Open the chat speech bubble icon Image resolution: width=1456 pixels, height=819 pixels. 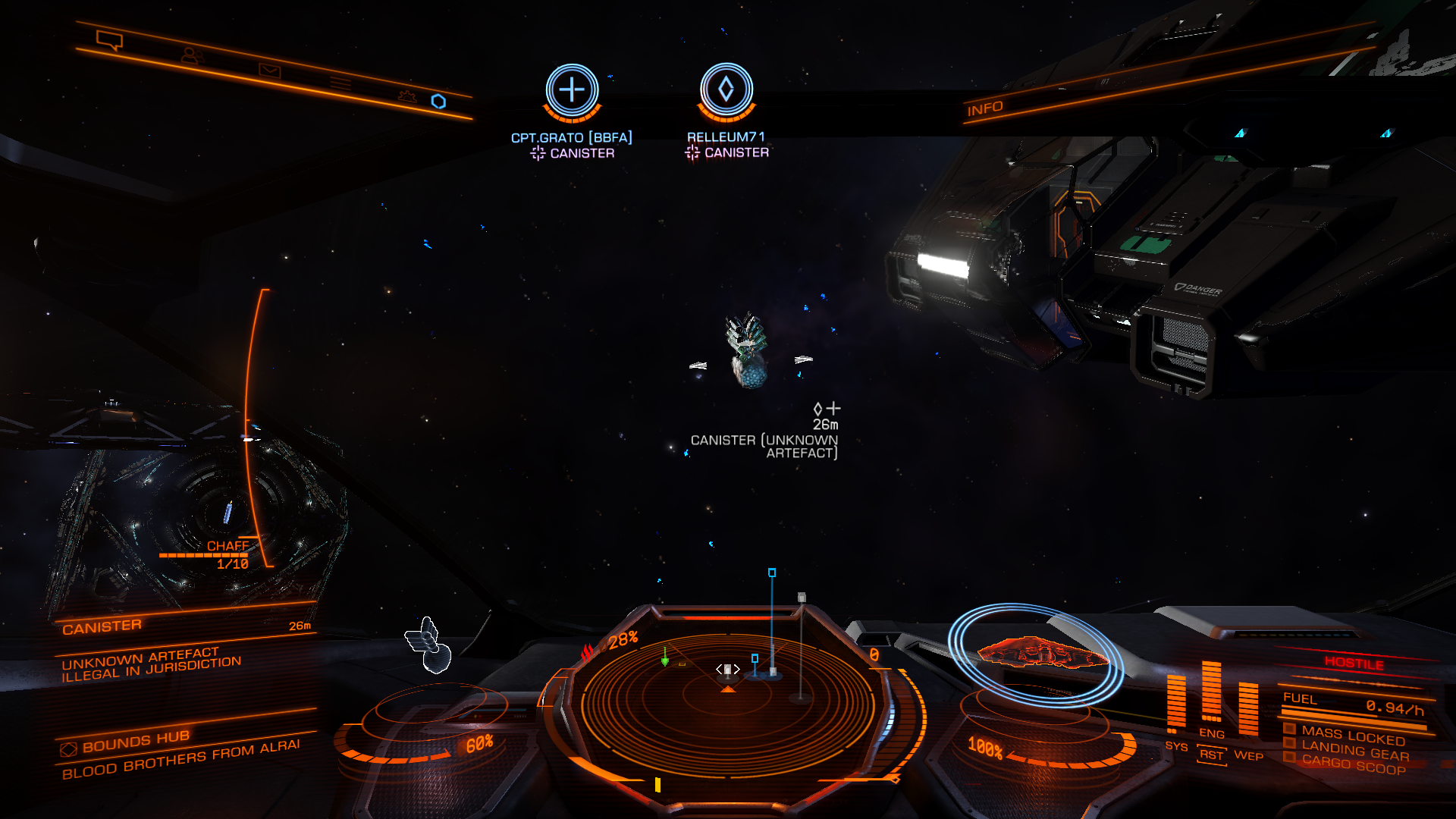(x=110, y=39)
